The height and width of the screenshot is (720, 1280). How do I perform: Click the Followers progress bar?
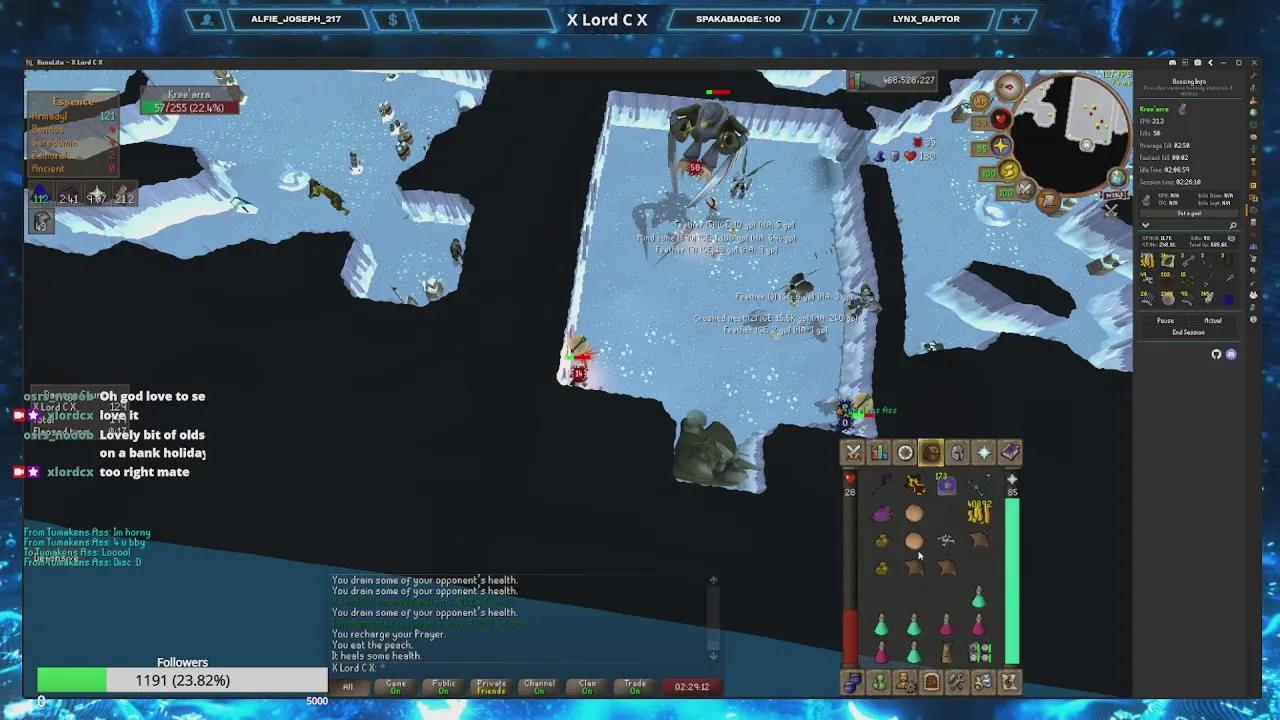pos(180,680)
